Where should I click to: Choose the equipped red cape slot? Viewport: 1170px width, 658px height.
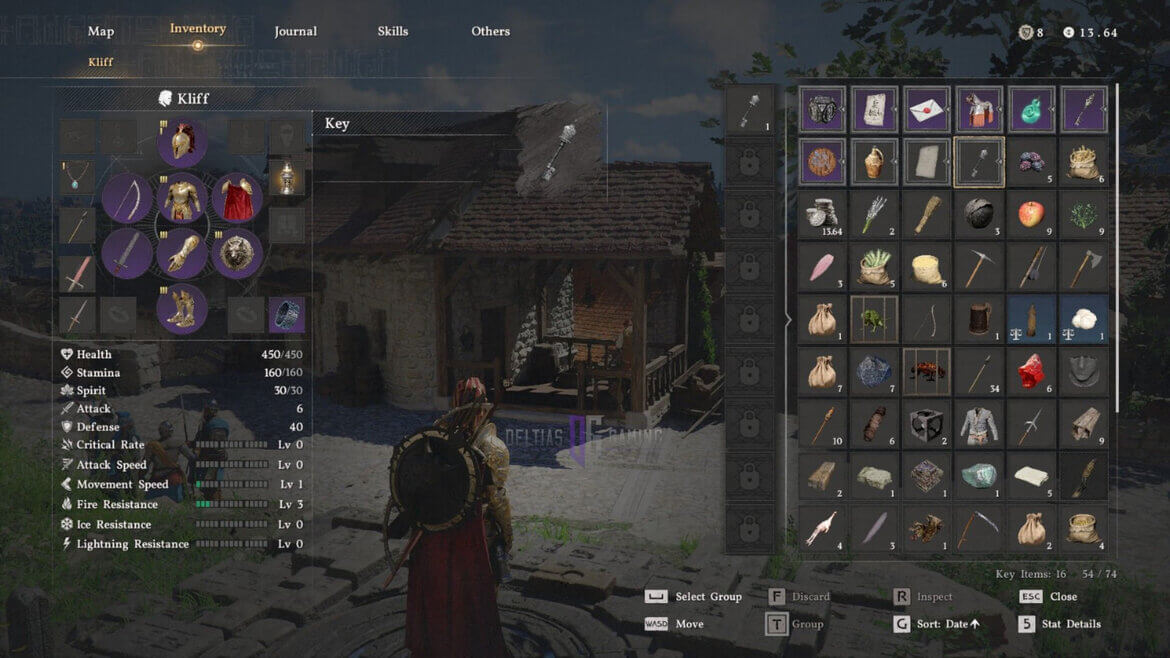click(x=236, y=198)
